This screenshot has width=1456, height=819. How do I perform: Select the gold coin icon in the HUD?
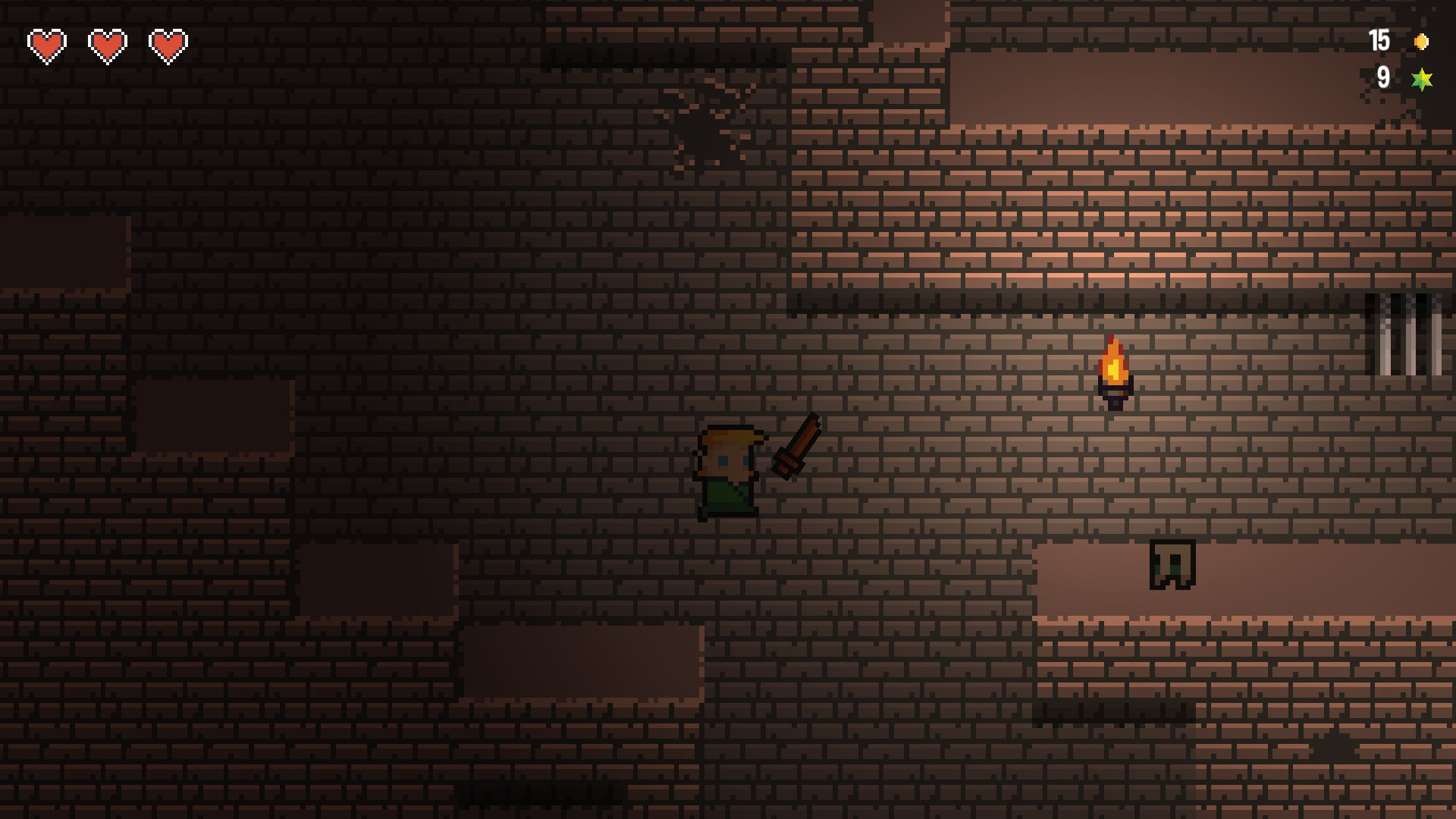click(x=1421, y=42)
